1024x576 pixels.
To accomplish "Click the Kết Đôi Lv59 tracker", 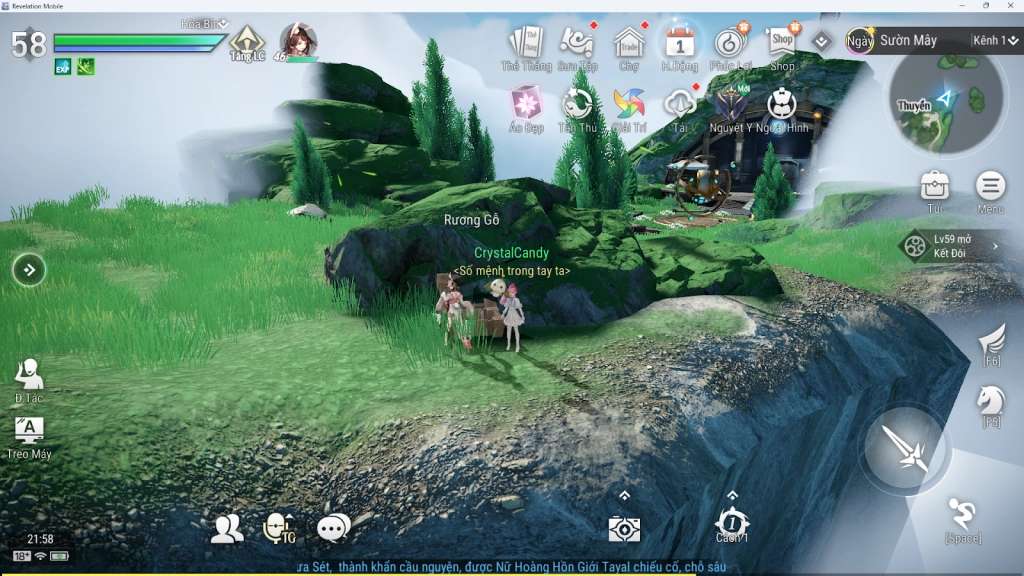I will point(950,246).
